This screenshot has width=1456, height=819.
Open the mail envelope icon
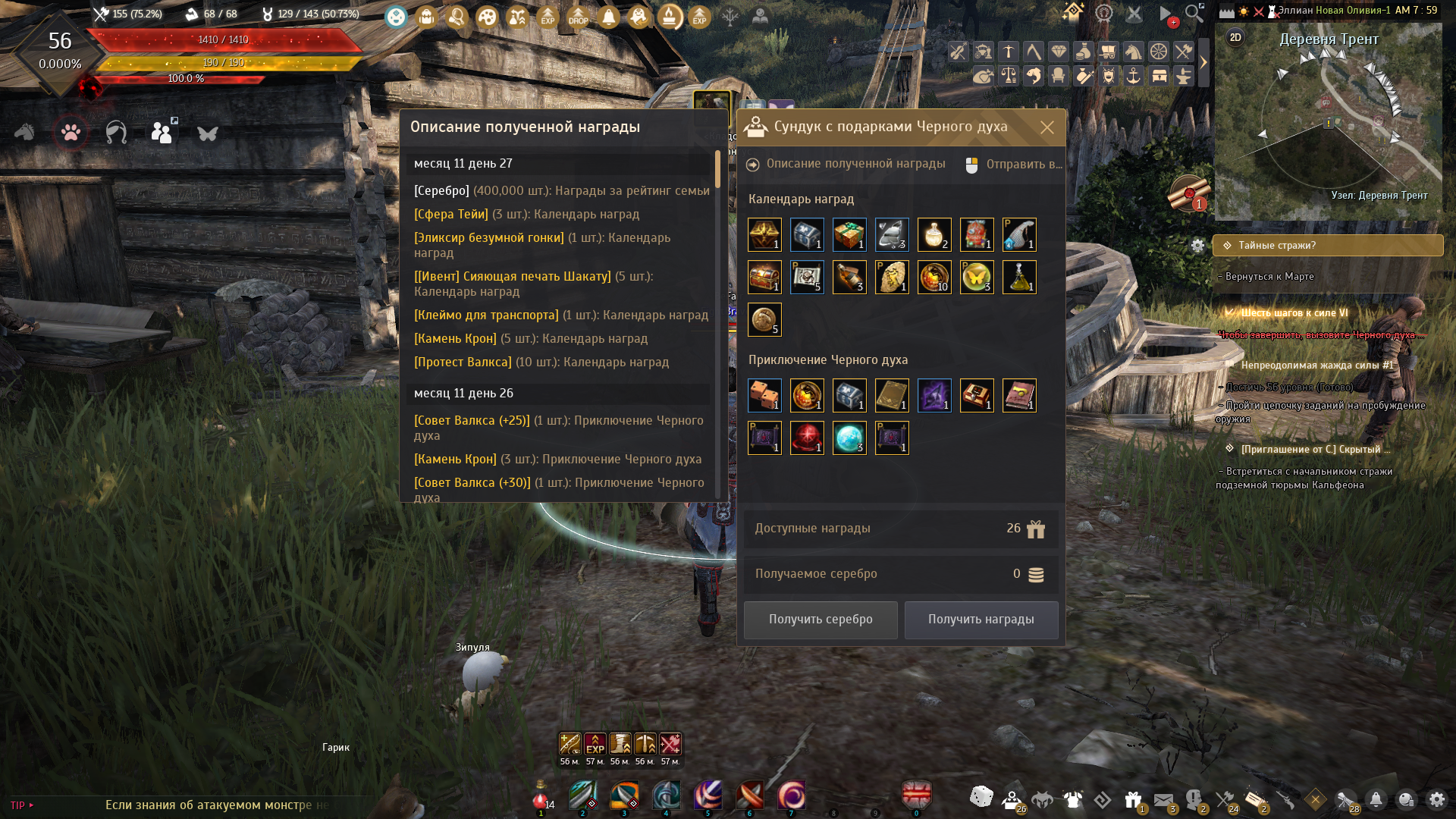click(1163, 799)
